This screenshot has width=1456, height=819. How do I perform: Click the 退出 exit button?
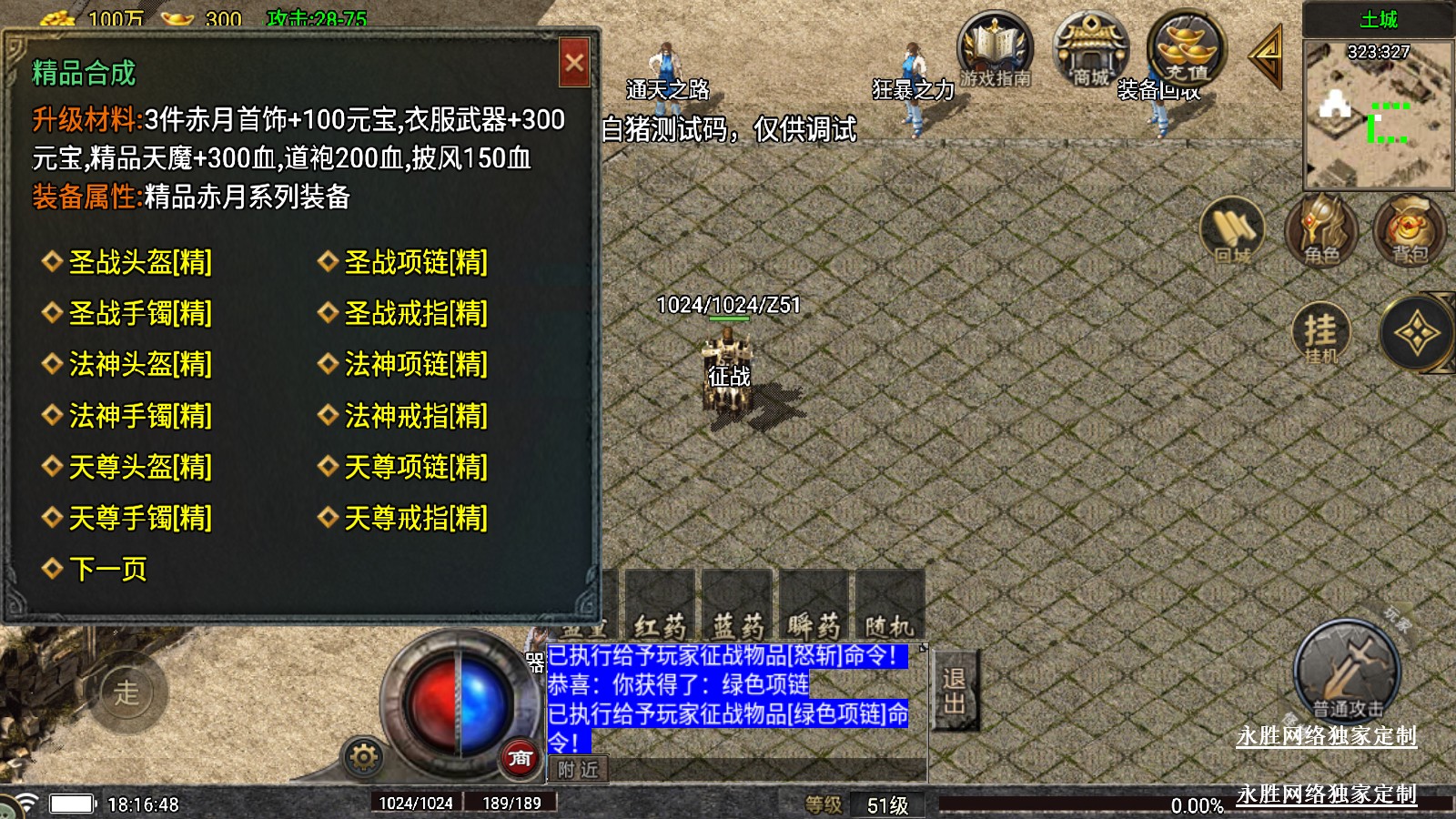[955, 691]
